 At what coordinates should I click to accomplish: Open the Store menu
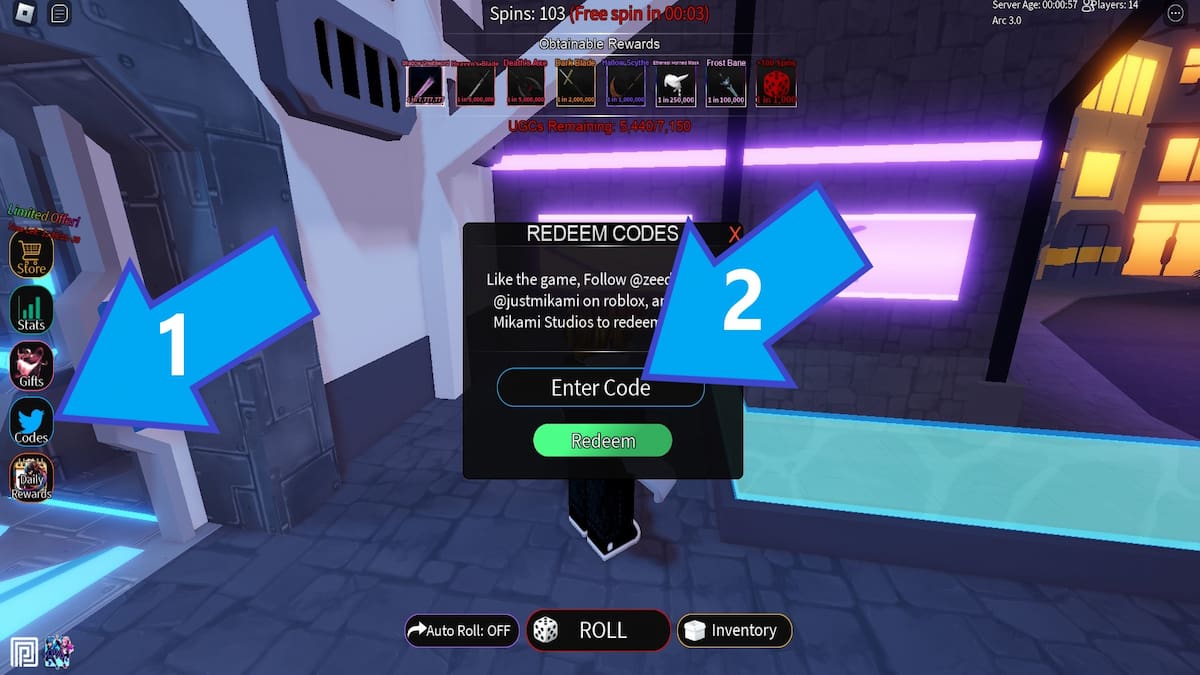(x=31, y=254)
